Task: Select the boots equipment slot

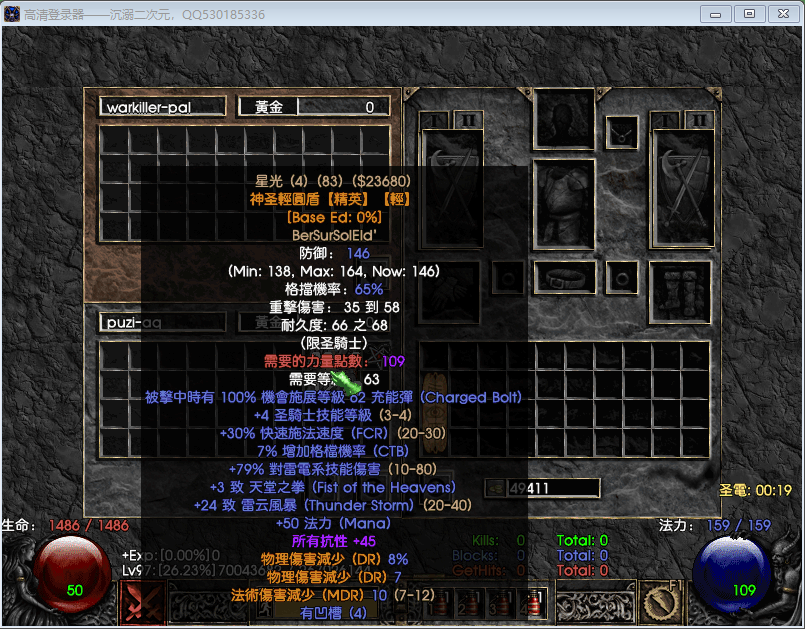Action: pyautogui.click(x=680, y=292)
